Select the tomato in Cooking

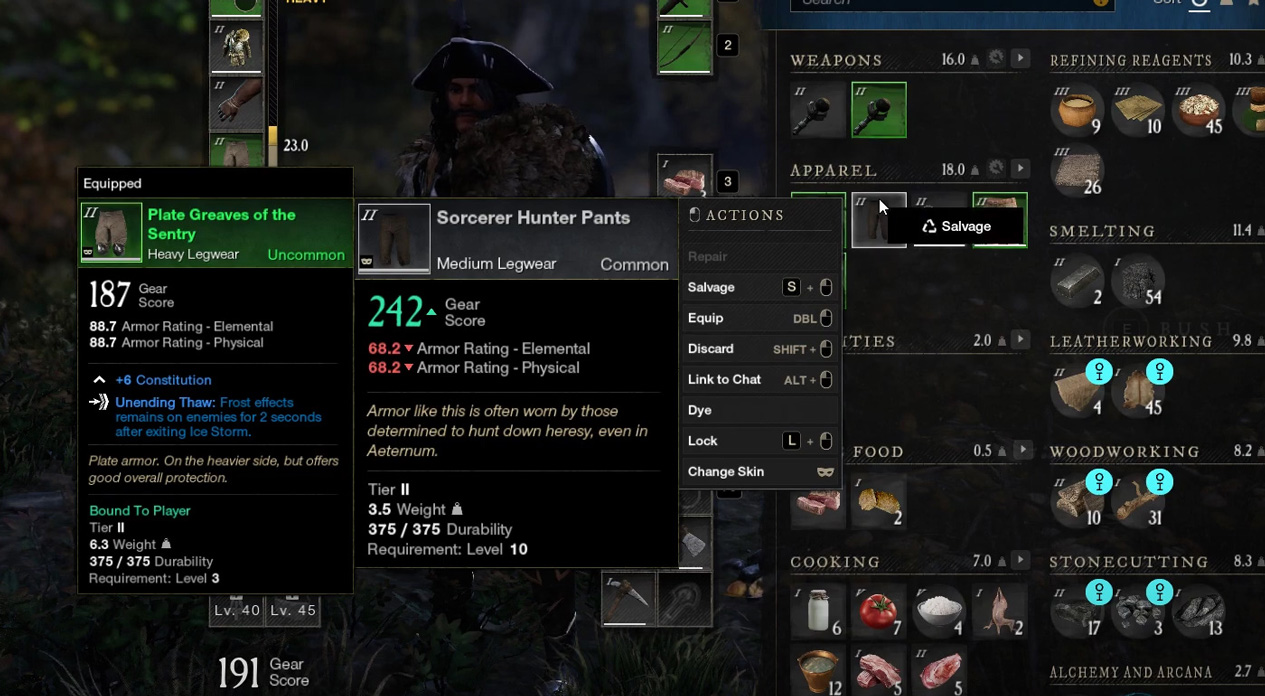[x=878, y=609]
